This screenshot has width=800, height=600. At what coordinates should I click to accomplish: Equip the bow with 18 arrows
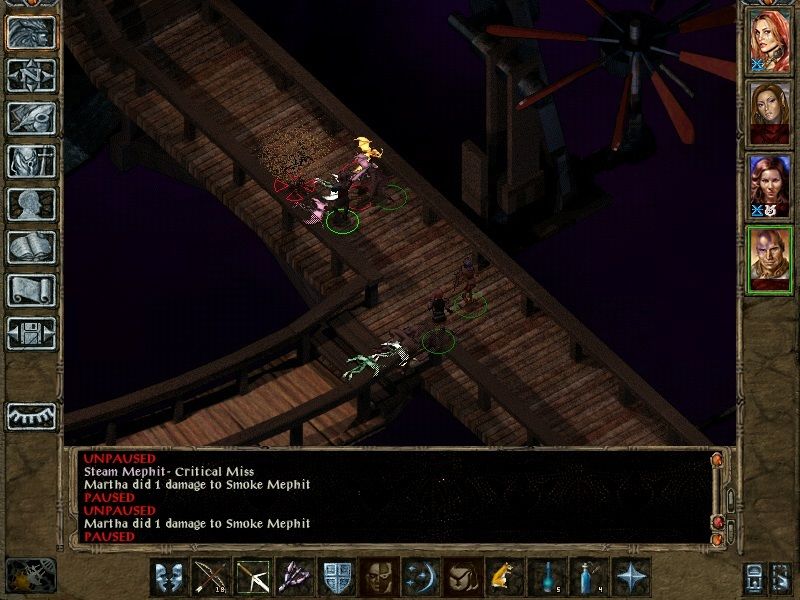(211, 578)
